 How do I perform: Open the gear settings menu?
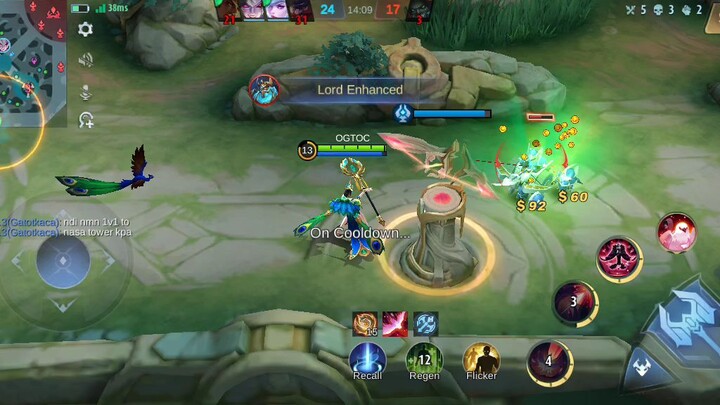click(x=86, y=29)
